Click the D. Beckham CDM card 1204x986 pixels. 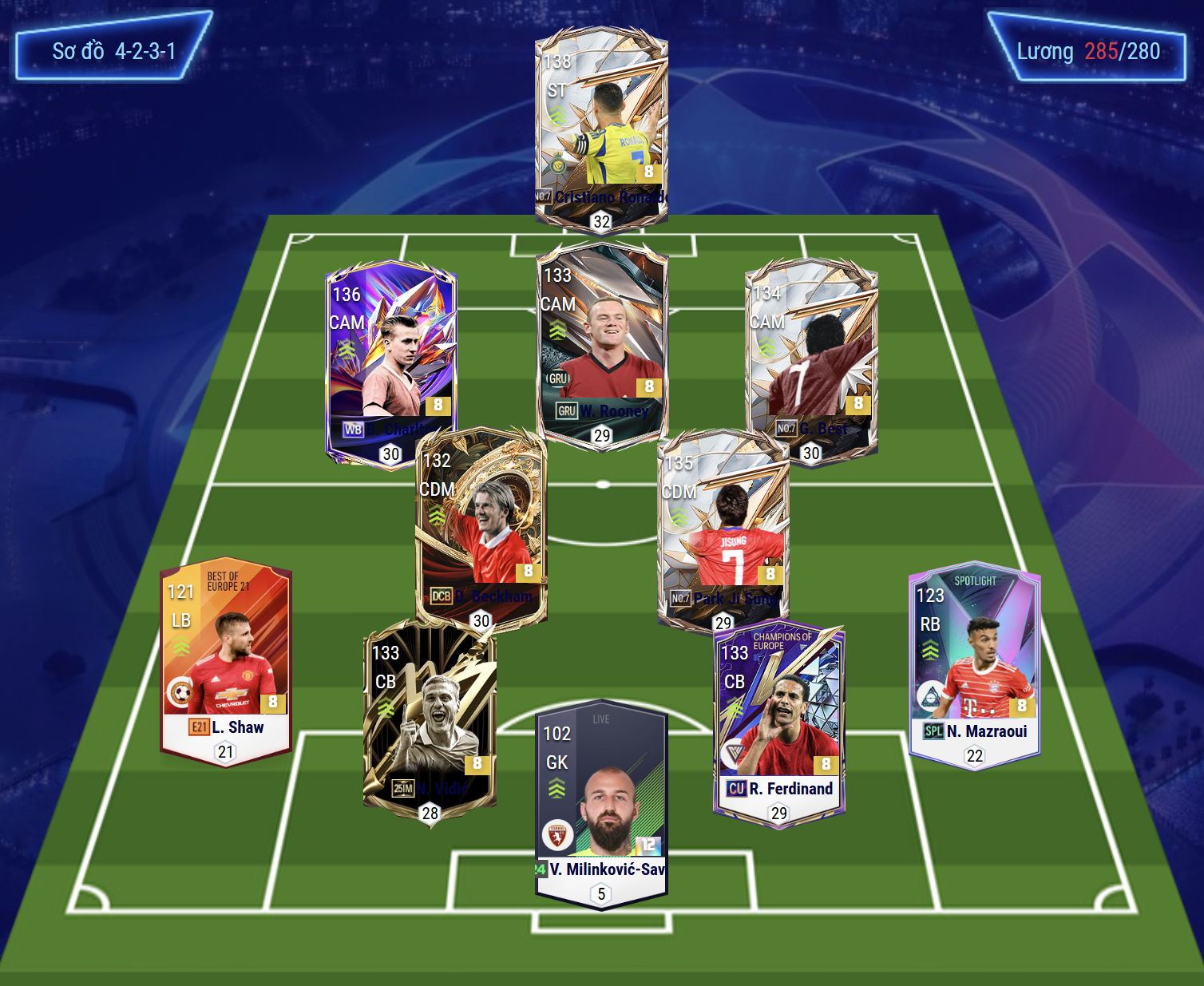point(481,527)
